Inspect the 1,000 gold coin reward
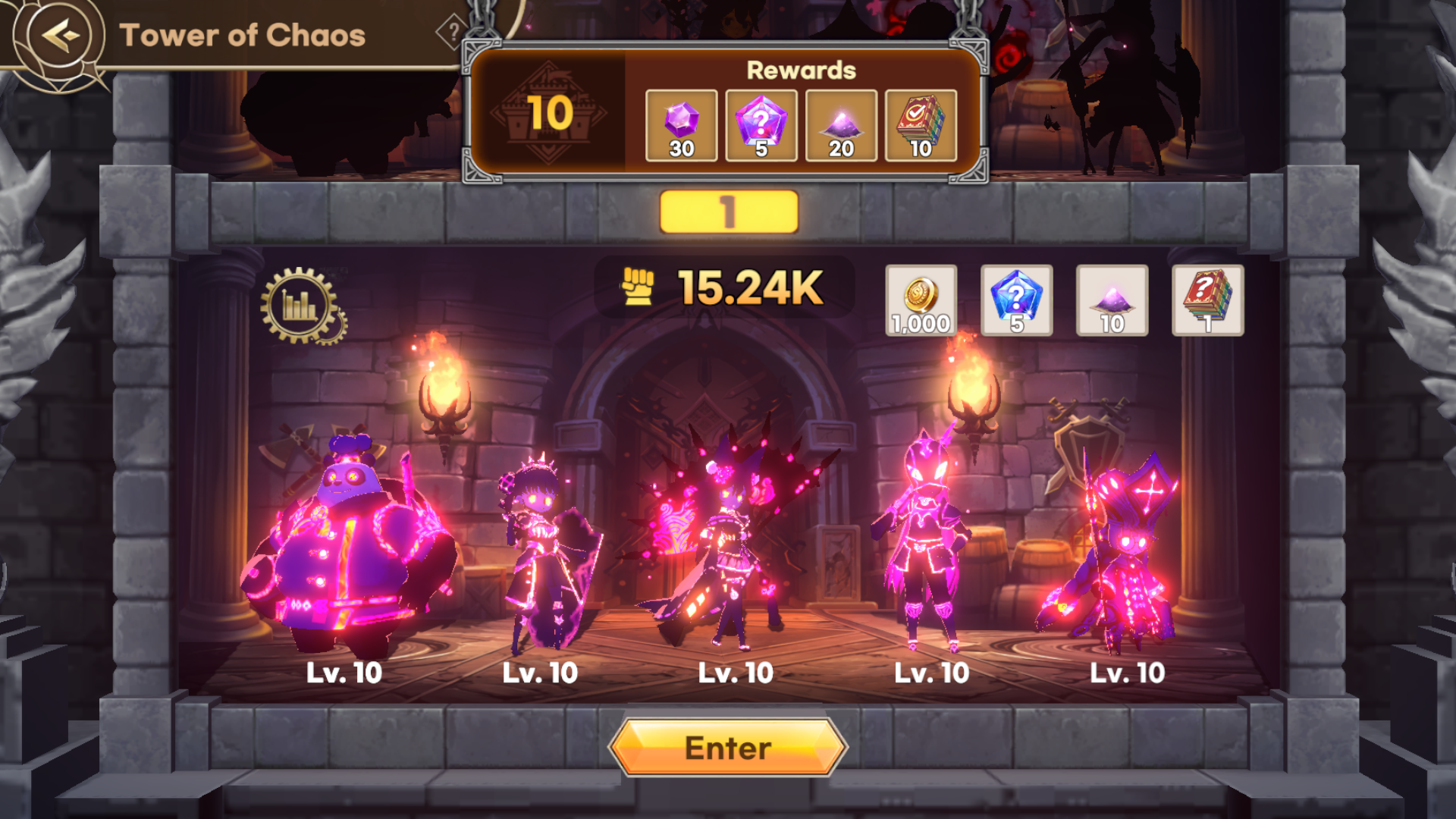 pos(921,300)
